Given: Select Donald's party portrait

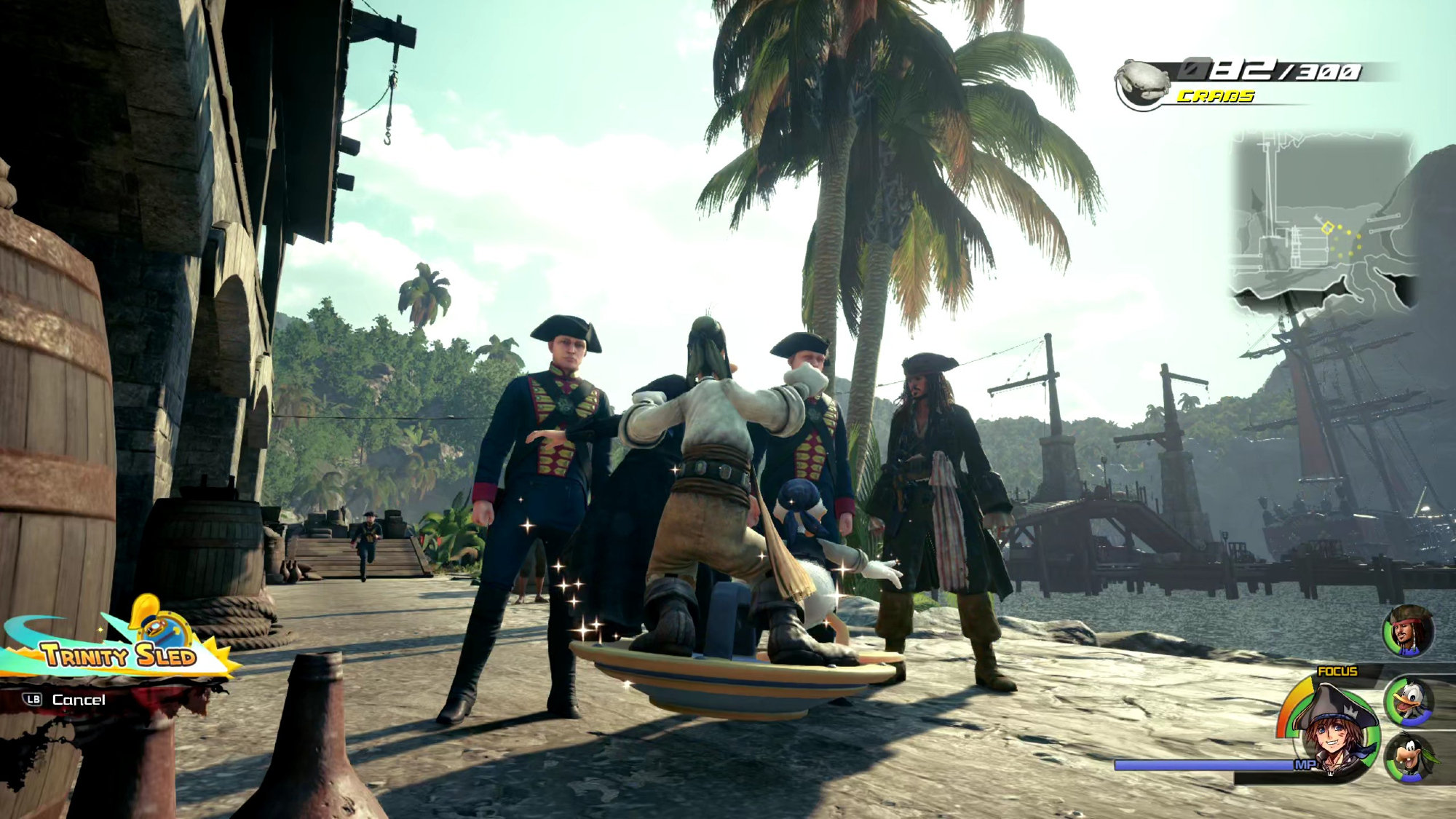Looking at the screenshot, I should (1410, 702).
